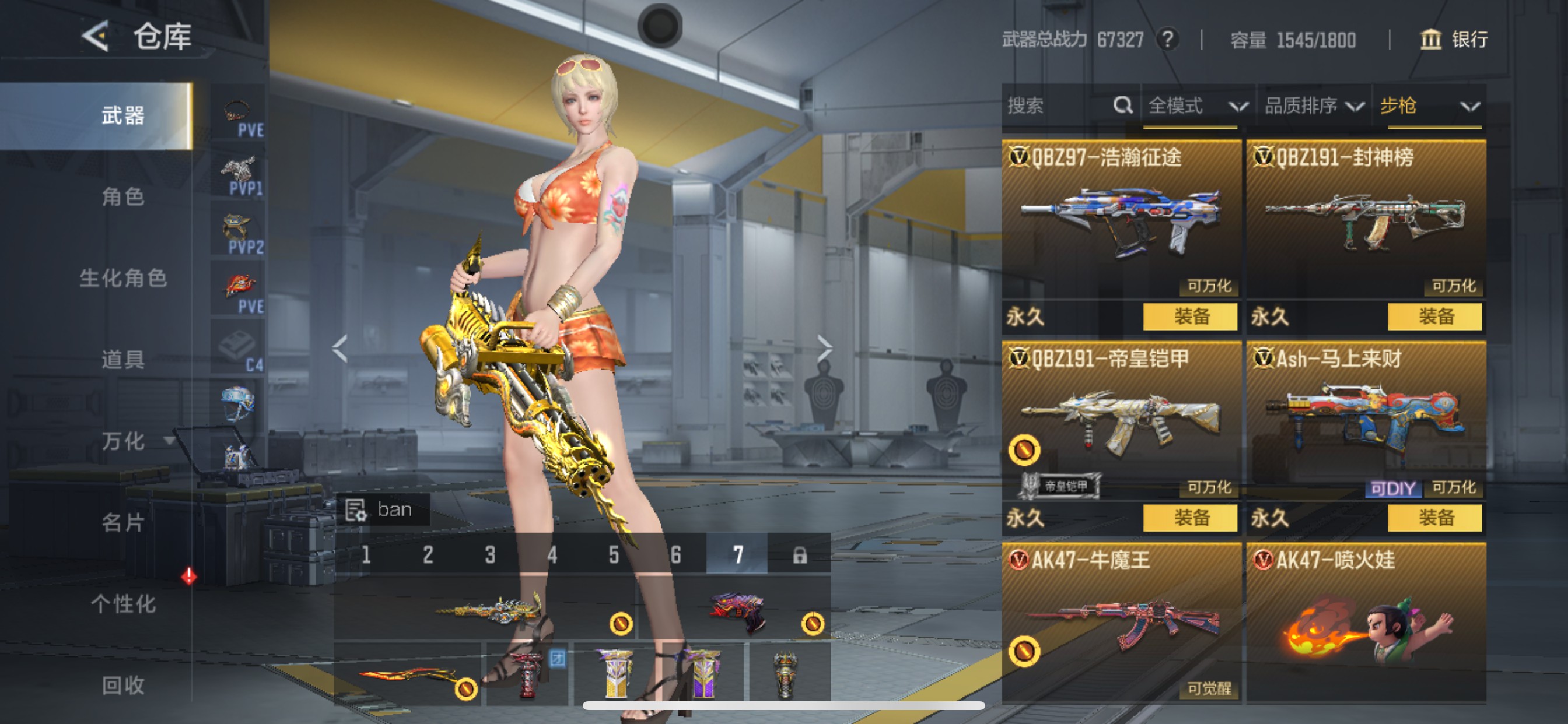The height and width of the screenshot is (724, 1568).
Task: Open the 银行 bank
Action: [x=1454, y=40]
